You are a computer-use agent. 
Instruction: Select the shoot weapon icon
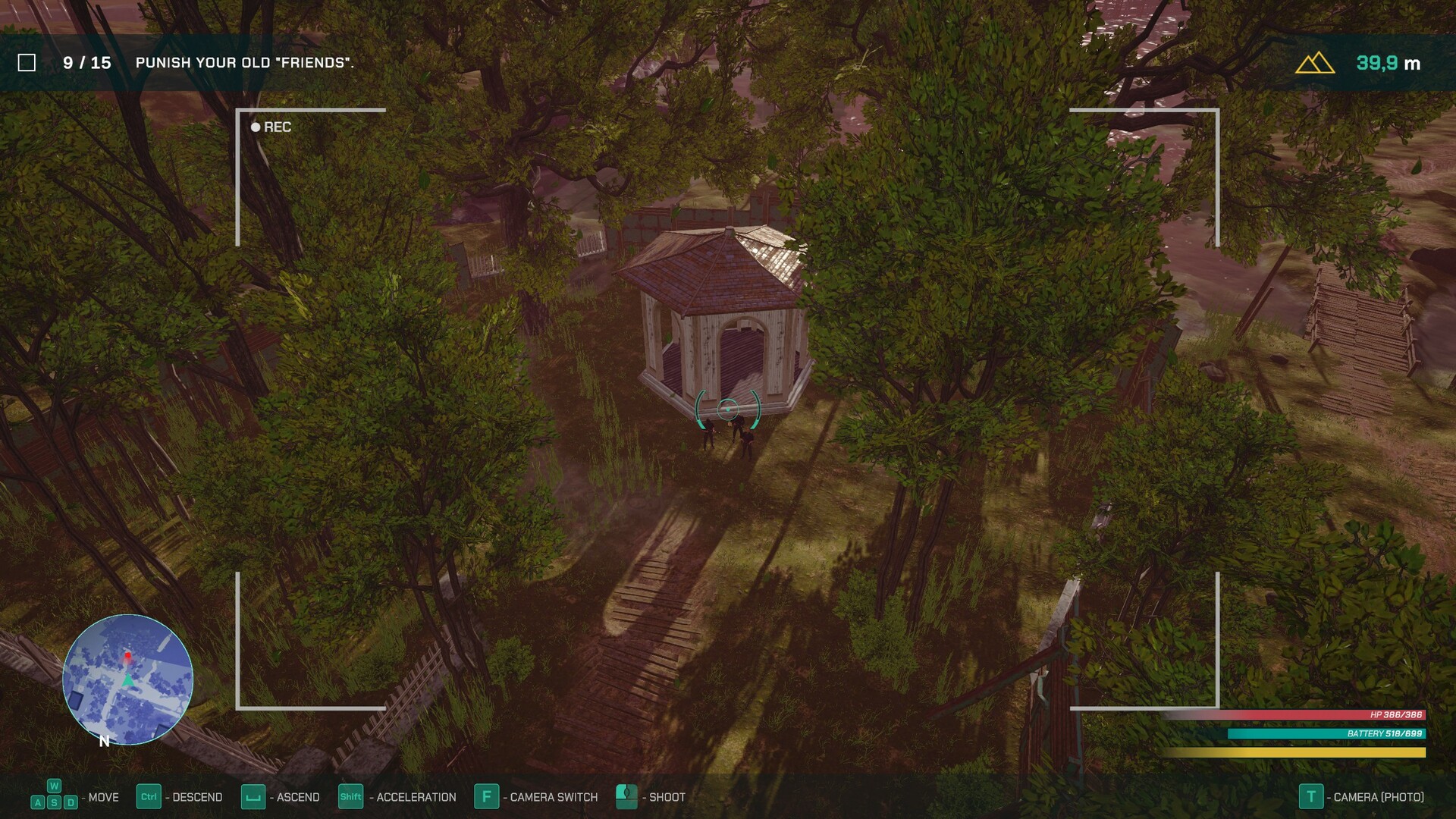point(626,797)
